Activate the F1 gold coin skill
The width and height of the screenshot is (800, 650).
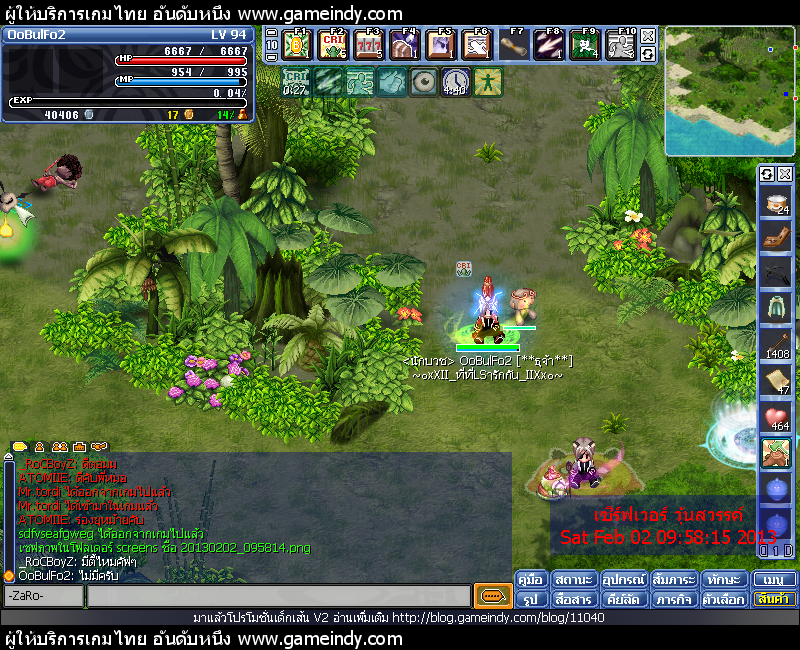point(297,45)
